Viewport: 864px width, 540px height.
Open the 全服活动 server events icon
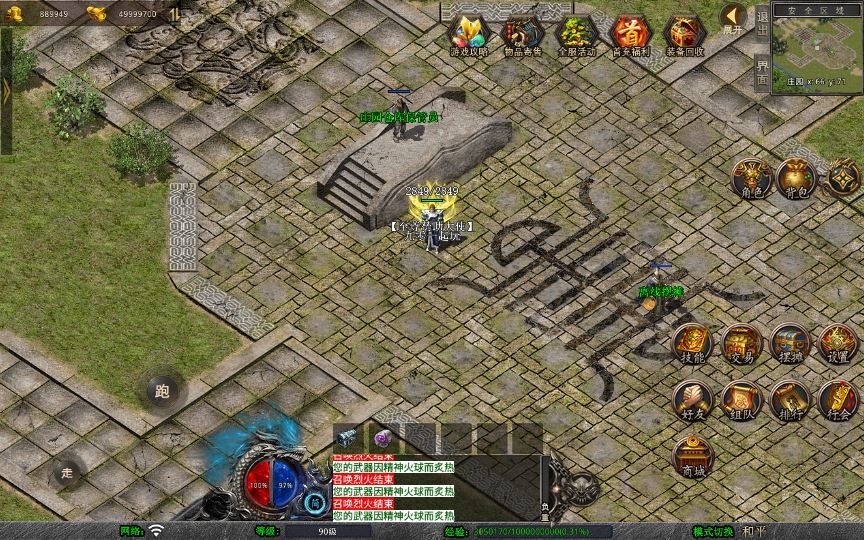point(576,34)
